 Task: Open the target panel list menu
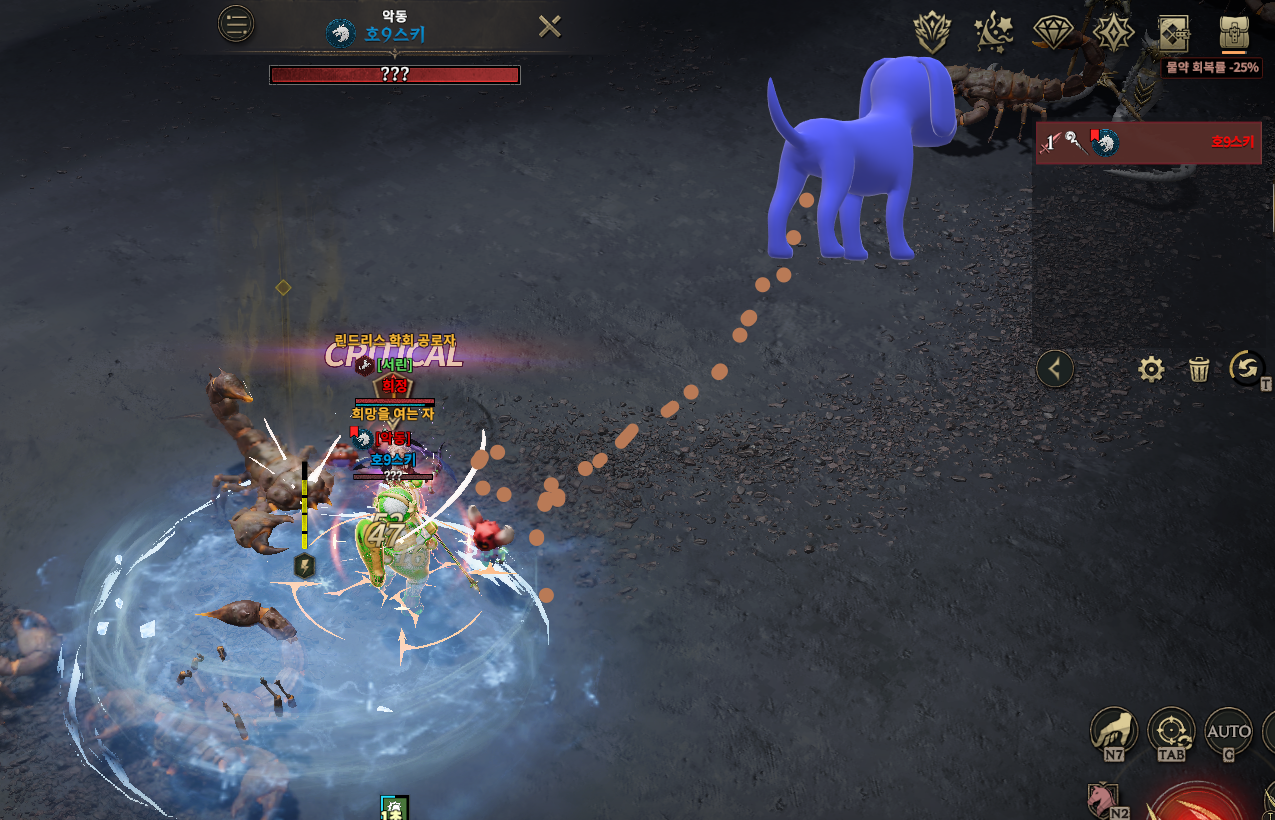[236, 25]
